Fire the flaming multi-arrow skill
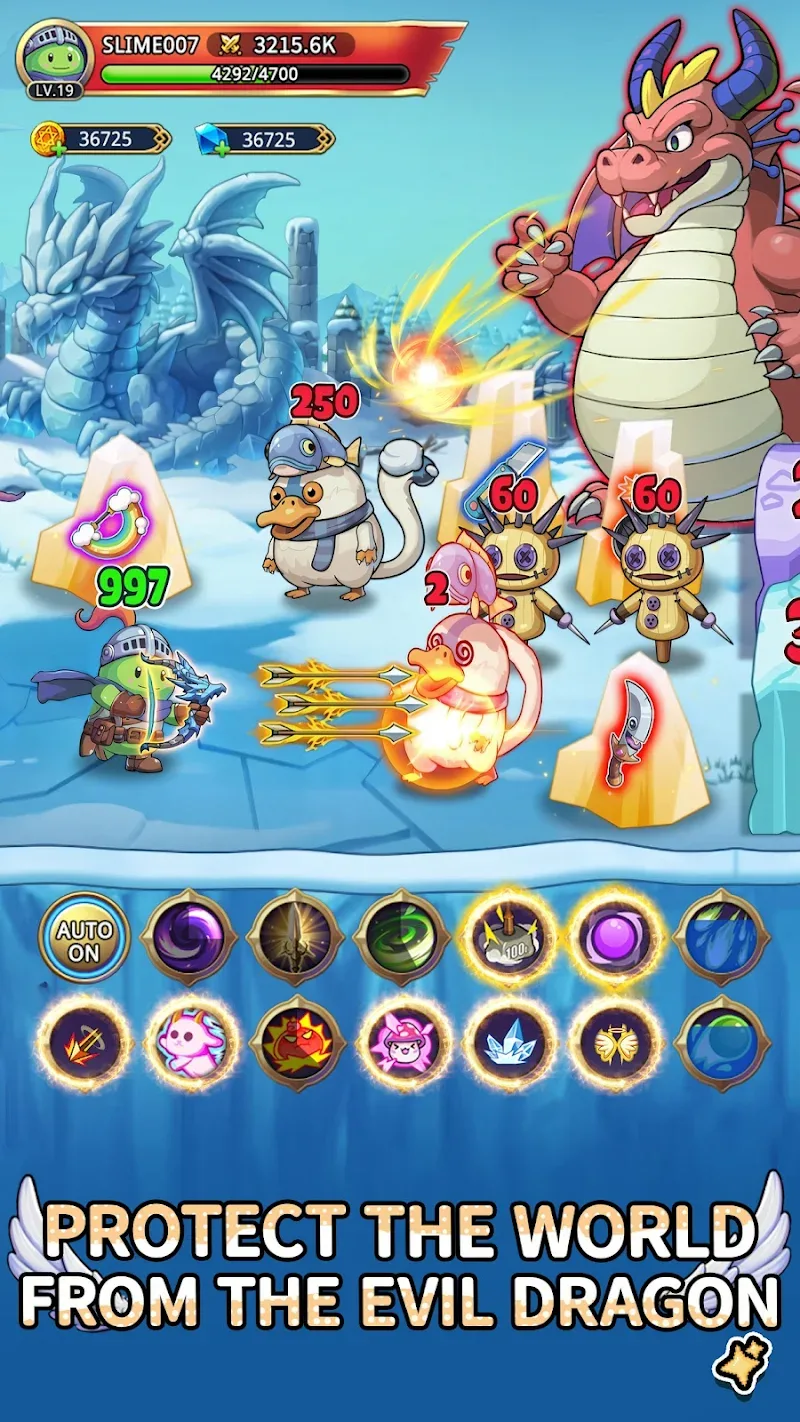 (x=84, y=1045)
